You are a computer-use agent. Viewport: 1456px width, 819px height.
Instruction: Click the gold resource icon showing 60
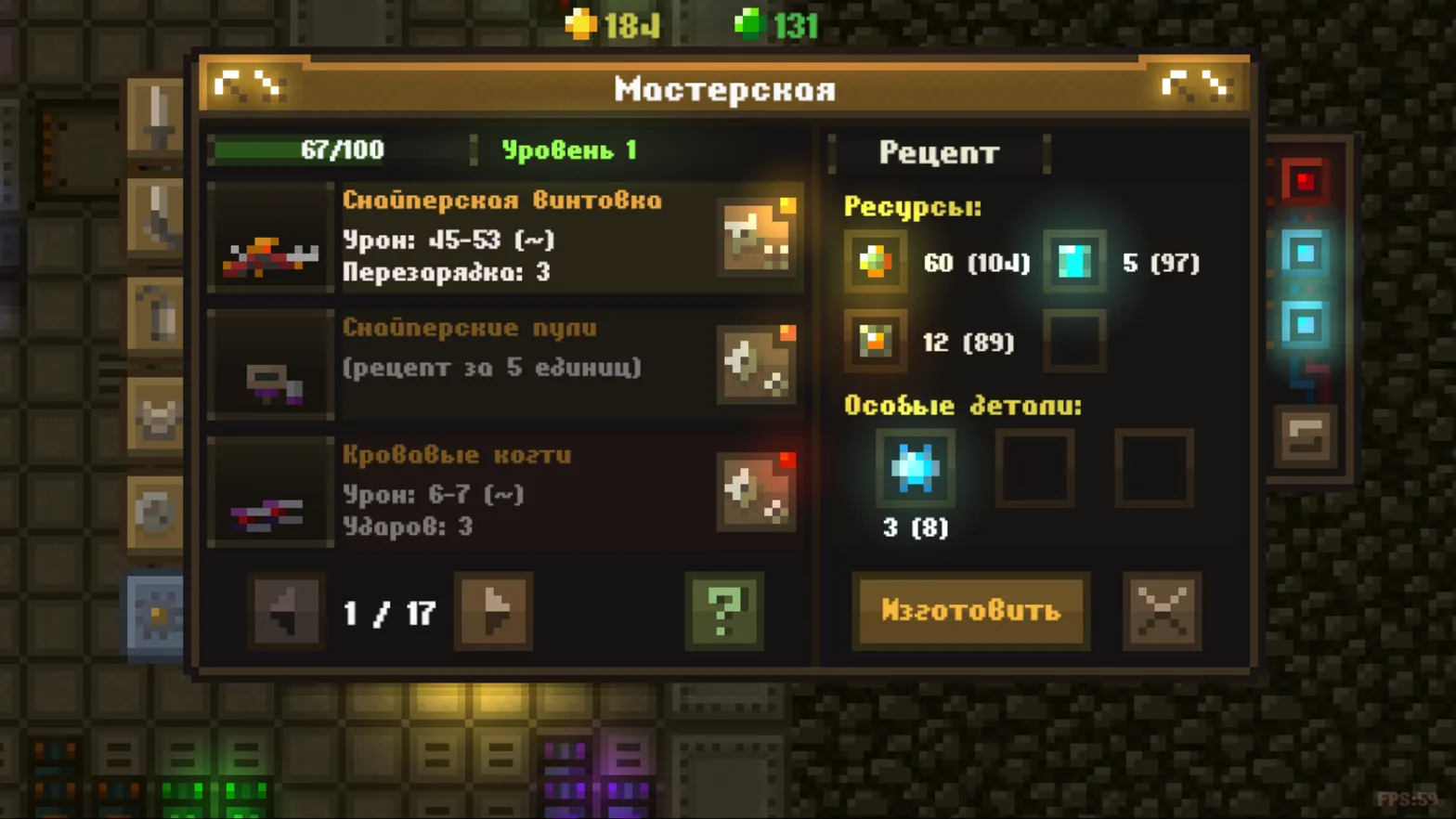point(873,261)
